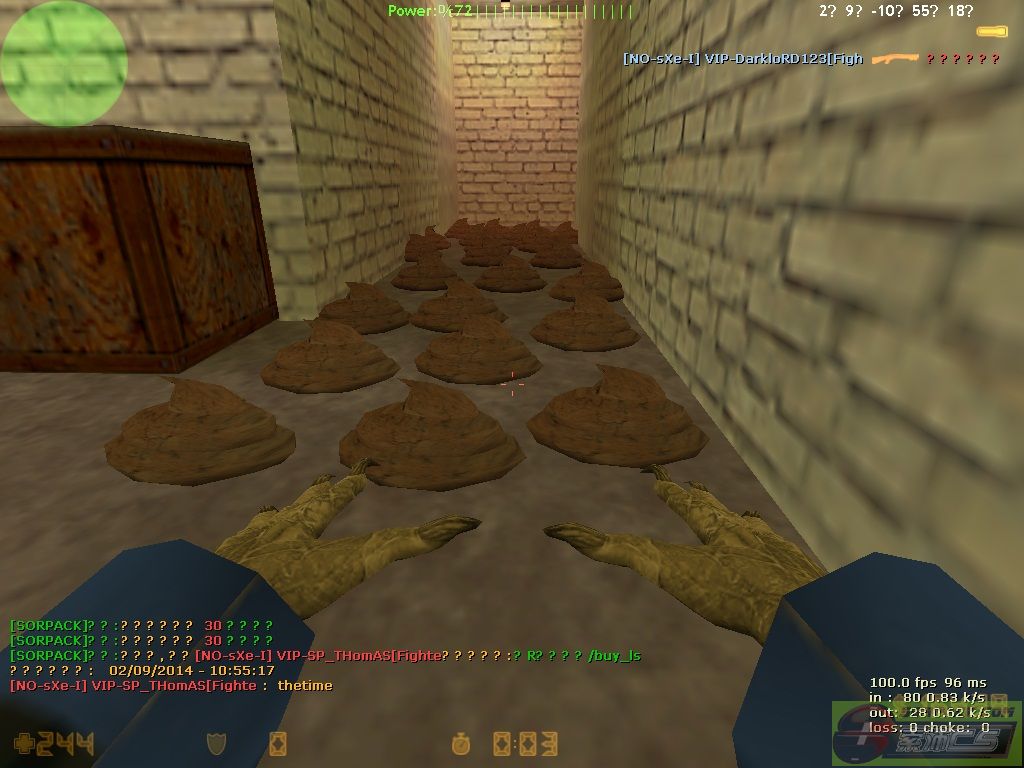Click the yellow bullet ammo icon
This screenshot has width=1024, height=768.
coord(992,32)
